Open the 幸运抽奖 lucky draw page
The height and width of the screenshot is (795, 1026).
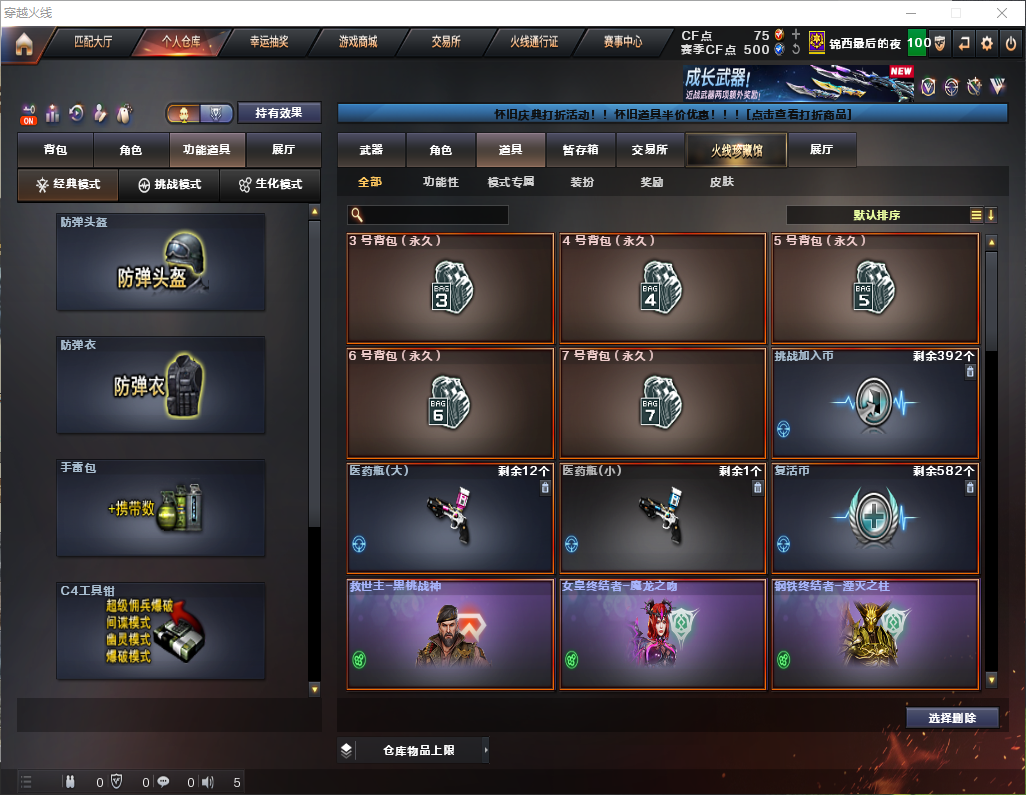point(269,42)
